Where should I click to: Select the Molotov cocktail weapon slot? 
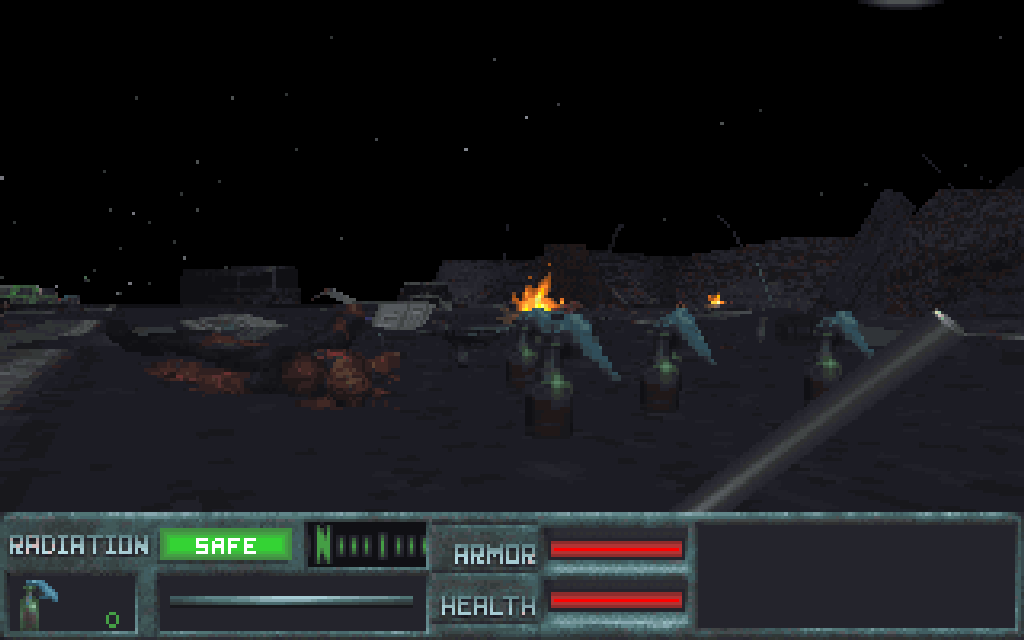coord(70,602)
